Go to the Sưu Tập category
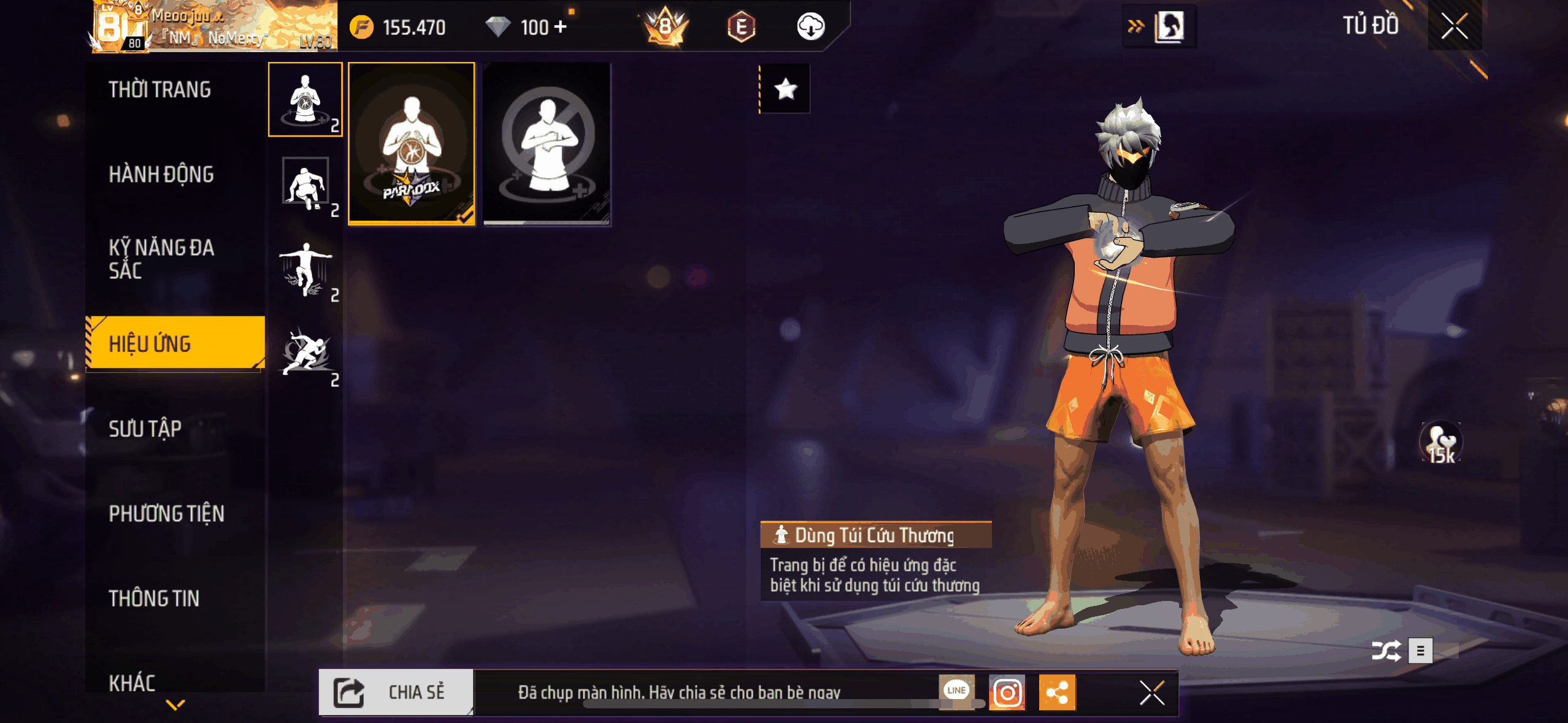This screenshot has height=723, width=1568. [145, 429]
